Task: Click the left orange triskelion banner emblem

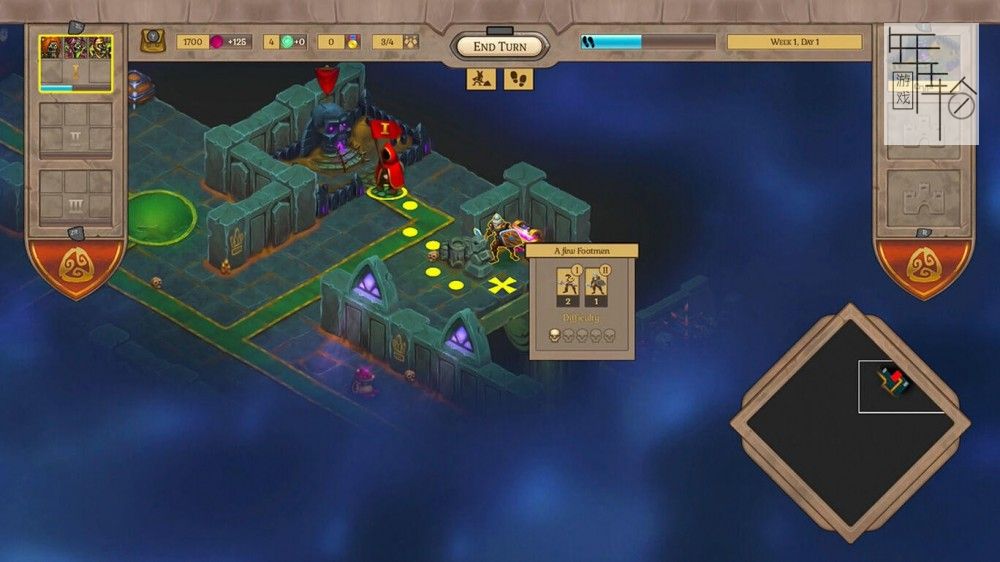Action: [76, 264]
